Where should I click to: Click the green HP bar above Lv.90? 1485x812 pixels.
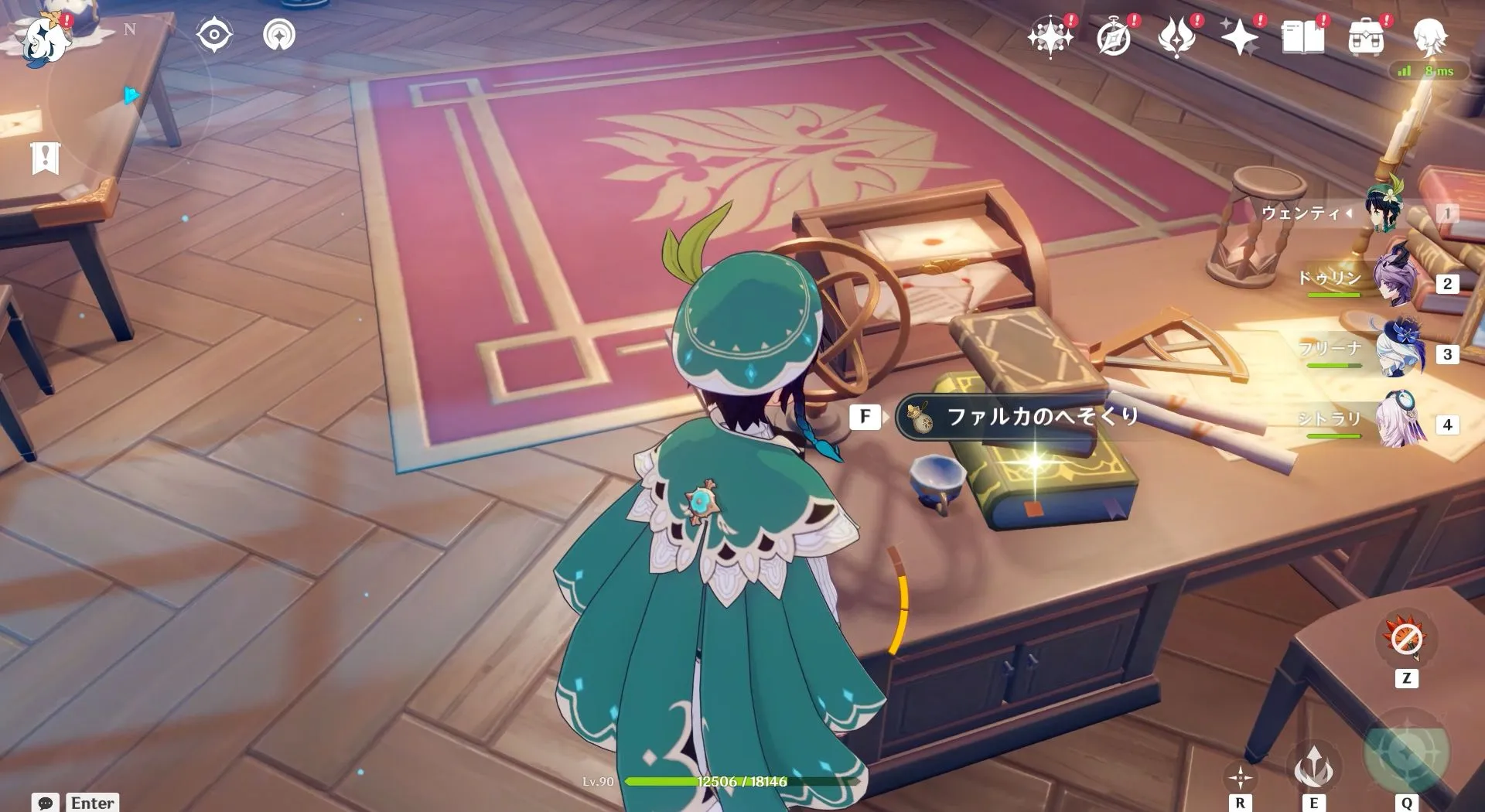pos(696,783)
